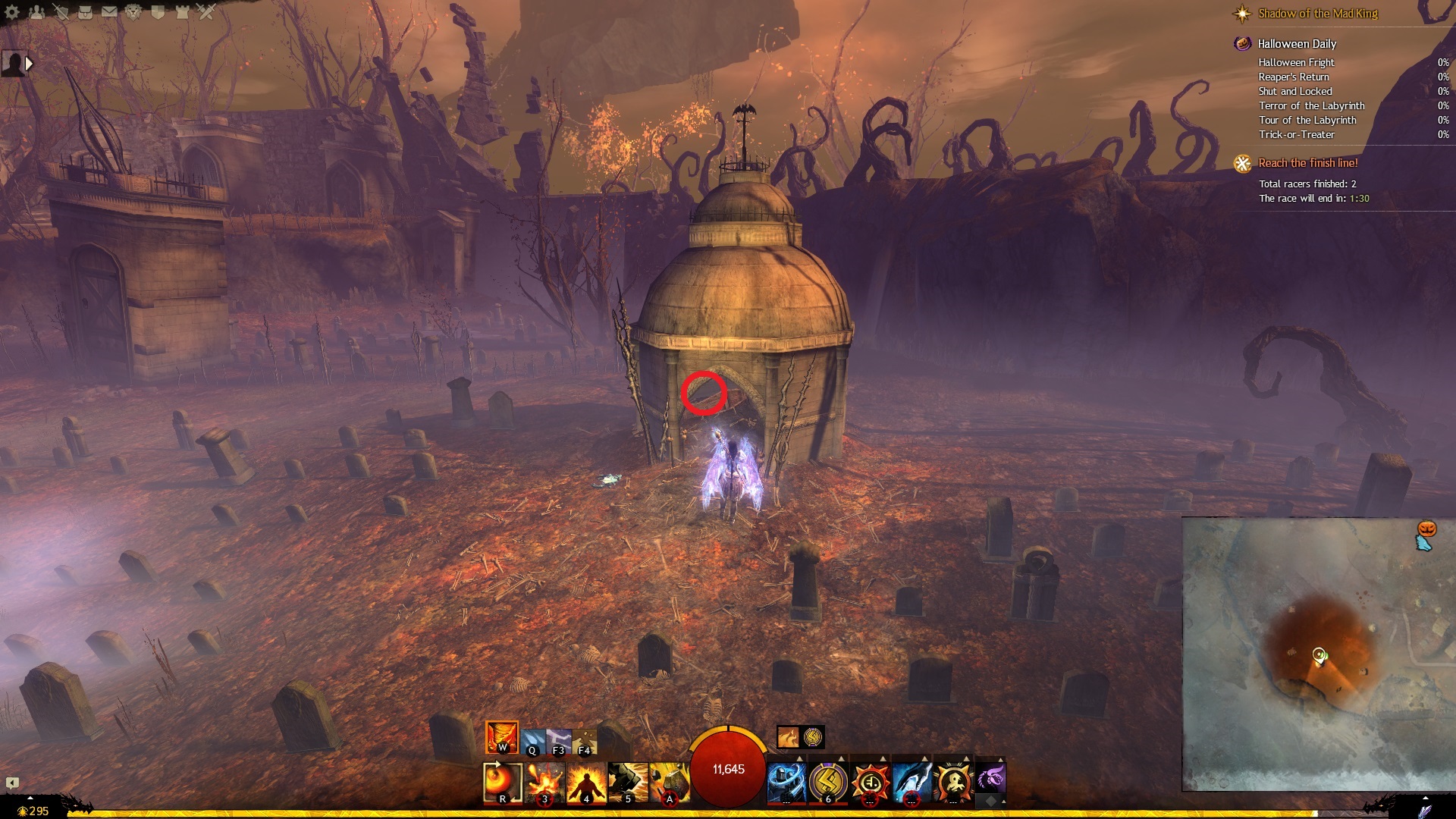Image resolution: width=1456 pixels, height=819 pixels.
Task: Open the Hero panel sword-and-shield icon
Action: click(61, 12)
